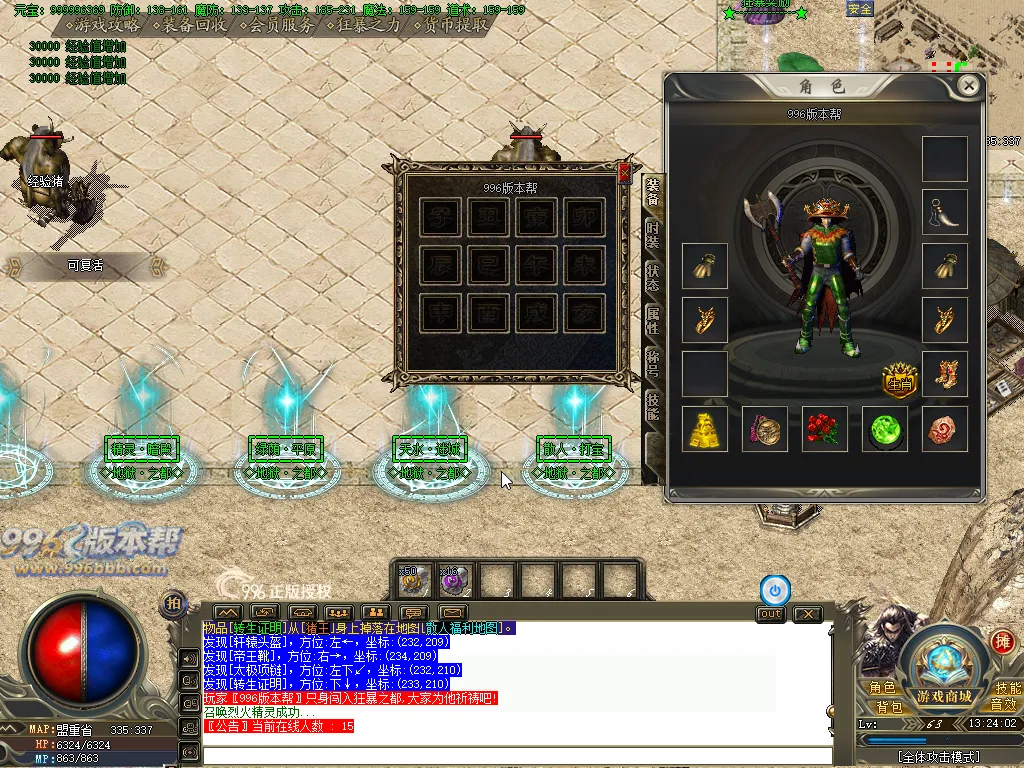Switch to the 状态 status tab
This screenshot has height=768, width=1024.
click(x=652, y=278)
